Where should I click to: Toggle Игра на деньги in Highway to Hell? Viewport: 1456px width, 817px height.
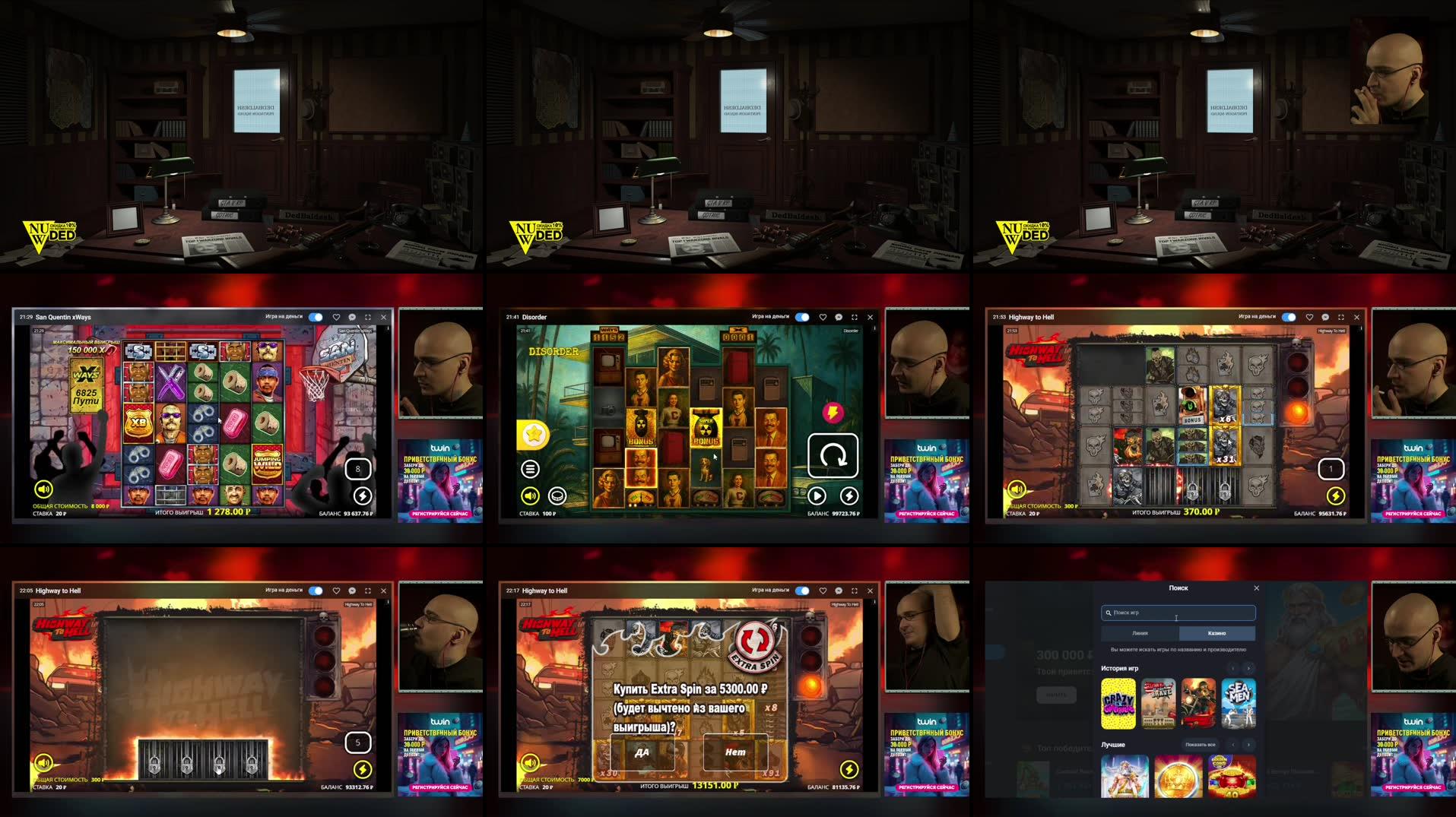click(x=1290, y=317)
